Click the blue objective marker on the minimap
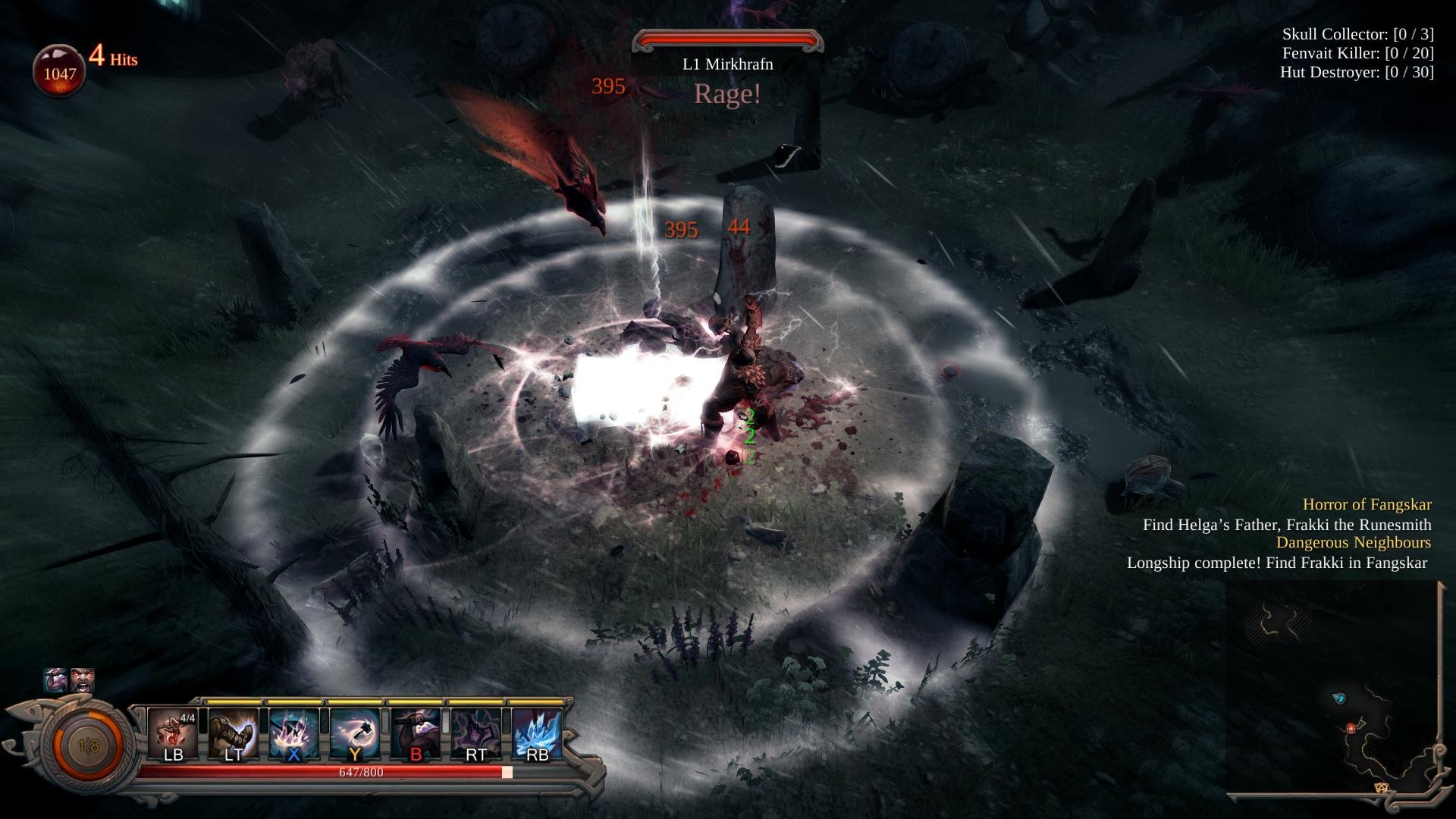1456x819 pixels. click(1341, 698)
